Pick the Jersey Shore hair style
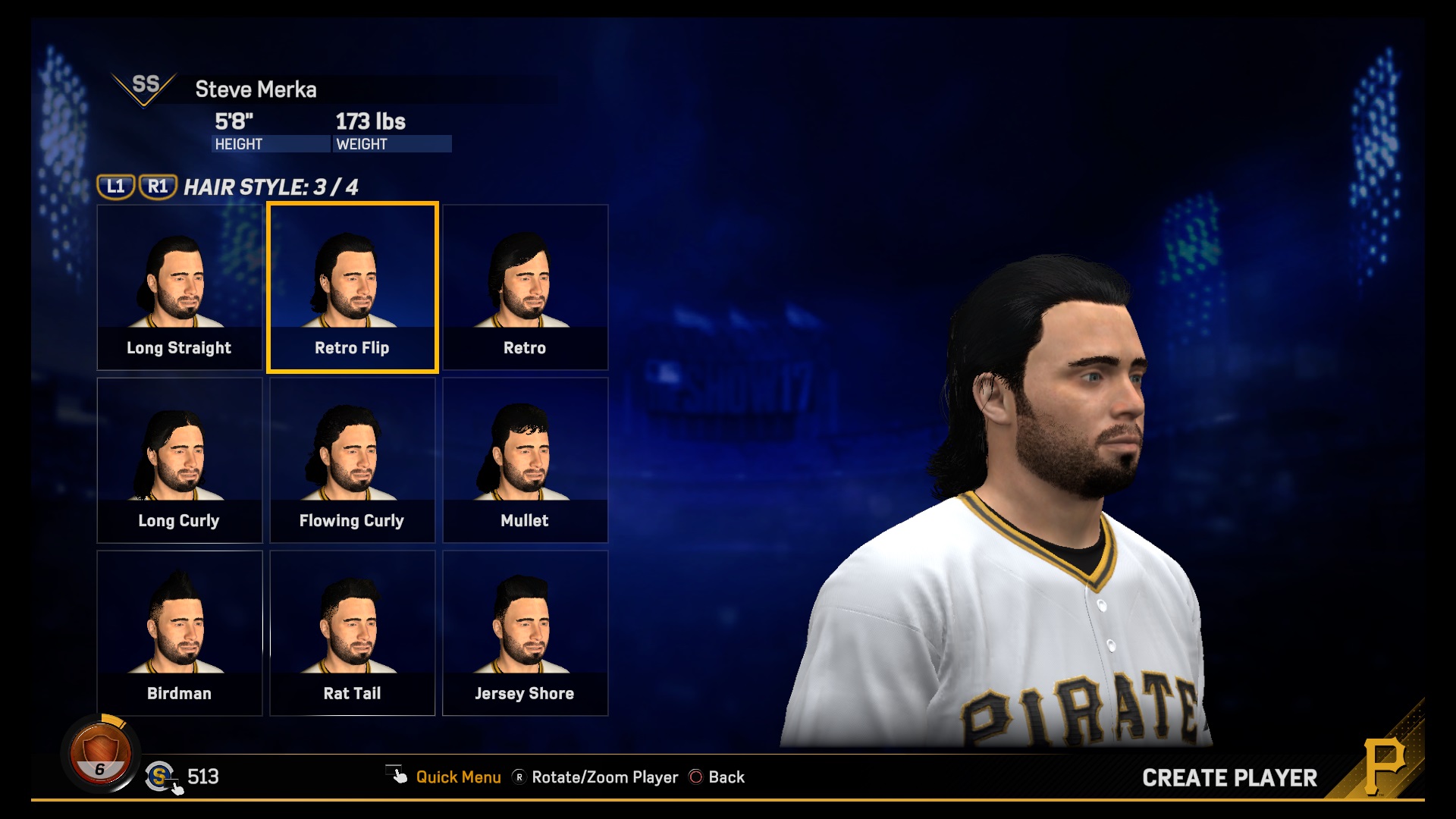This screenshot has width=1456, height=819. [525, 633]
